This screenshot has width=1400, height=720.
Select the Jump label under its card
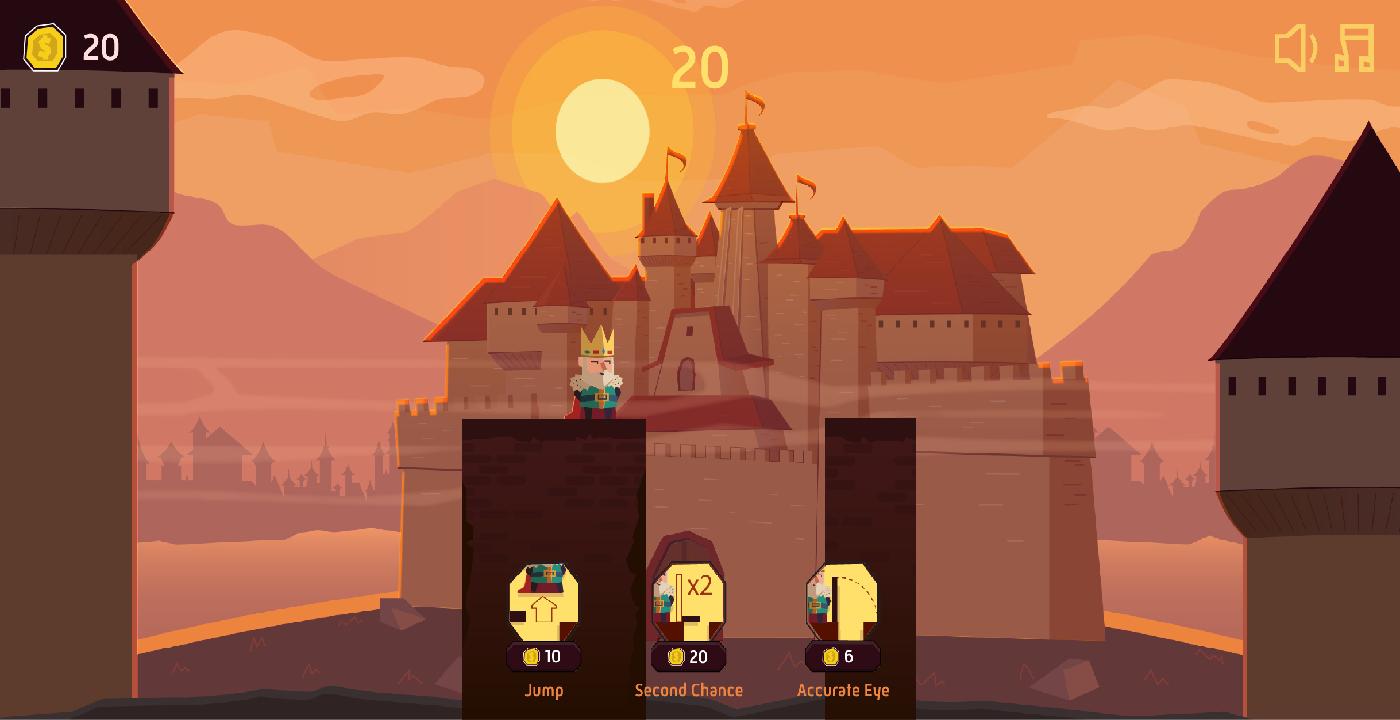pos(544,690)
